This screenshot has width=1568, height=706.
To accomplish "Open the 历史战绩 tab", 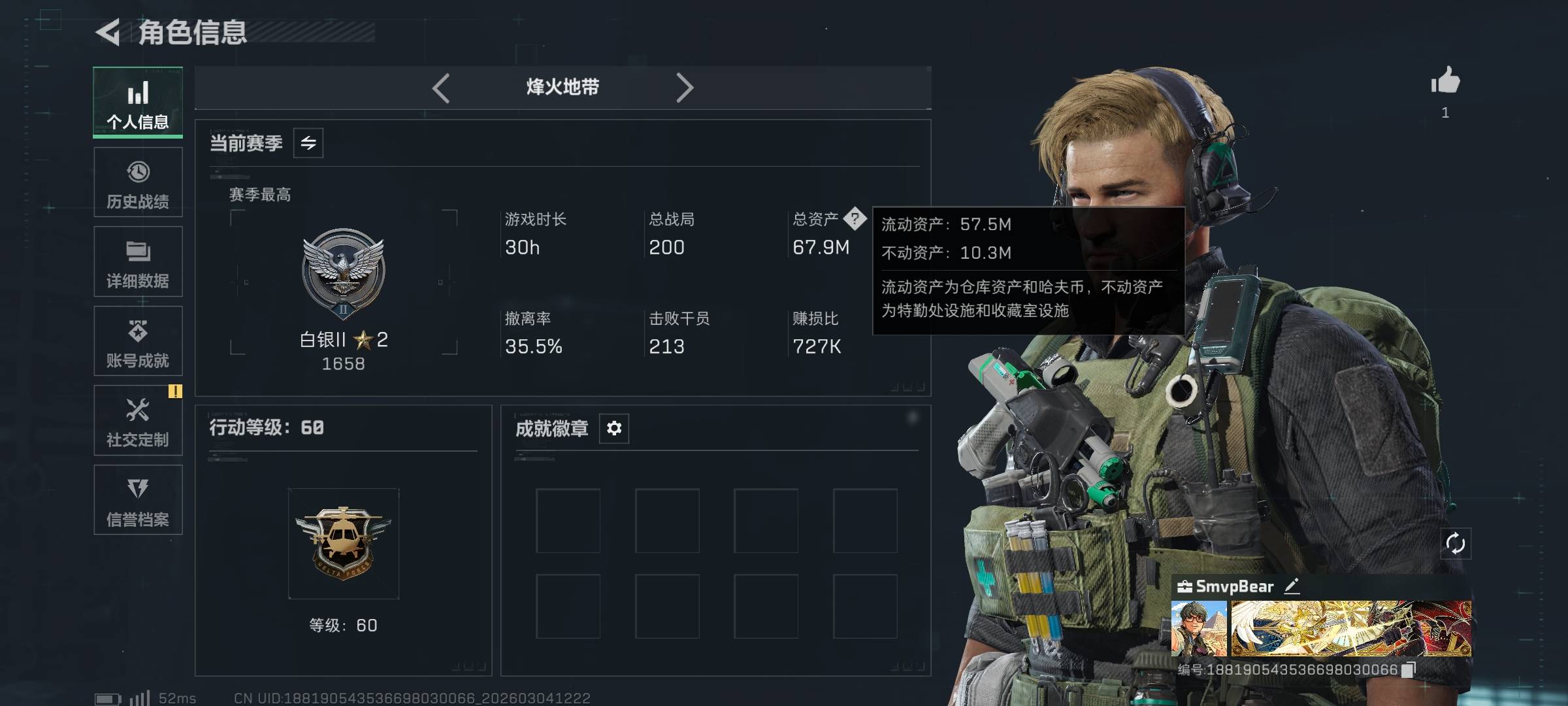I will point(138,182).
